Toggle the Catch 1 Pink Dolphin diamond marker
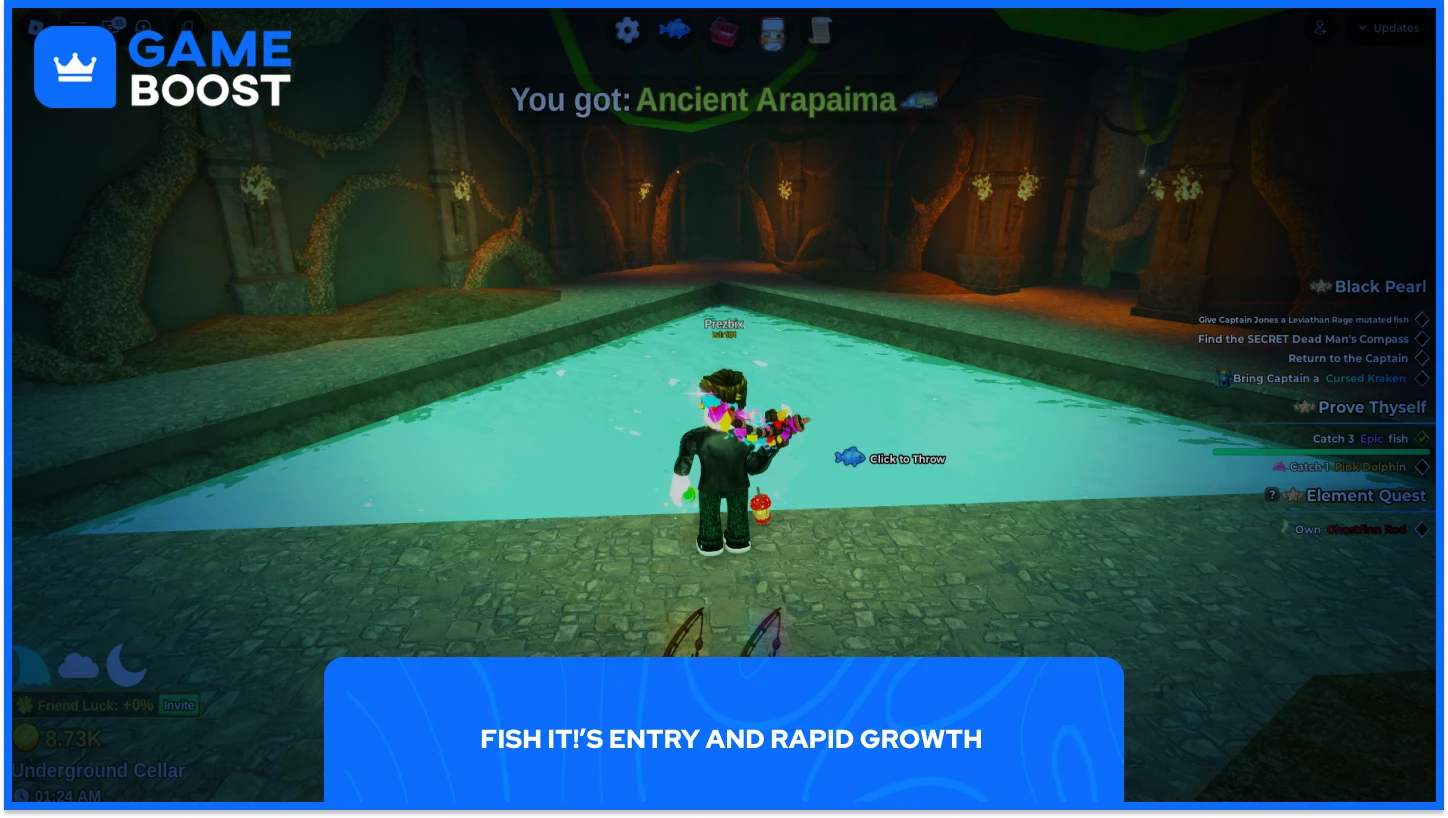 [x=1424, y=466]
